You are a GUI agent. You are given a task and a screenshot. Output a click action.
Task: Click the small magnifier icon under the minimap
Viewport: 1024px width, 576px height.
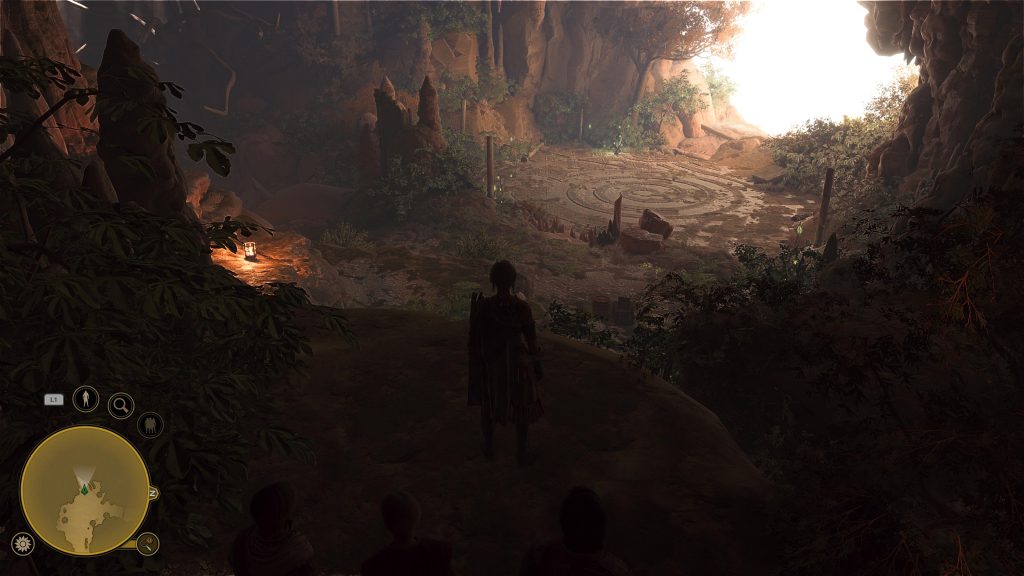(148, 544)
